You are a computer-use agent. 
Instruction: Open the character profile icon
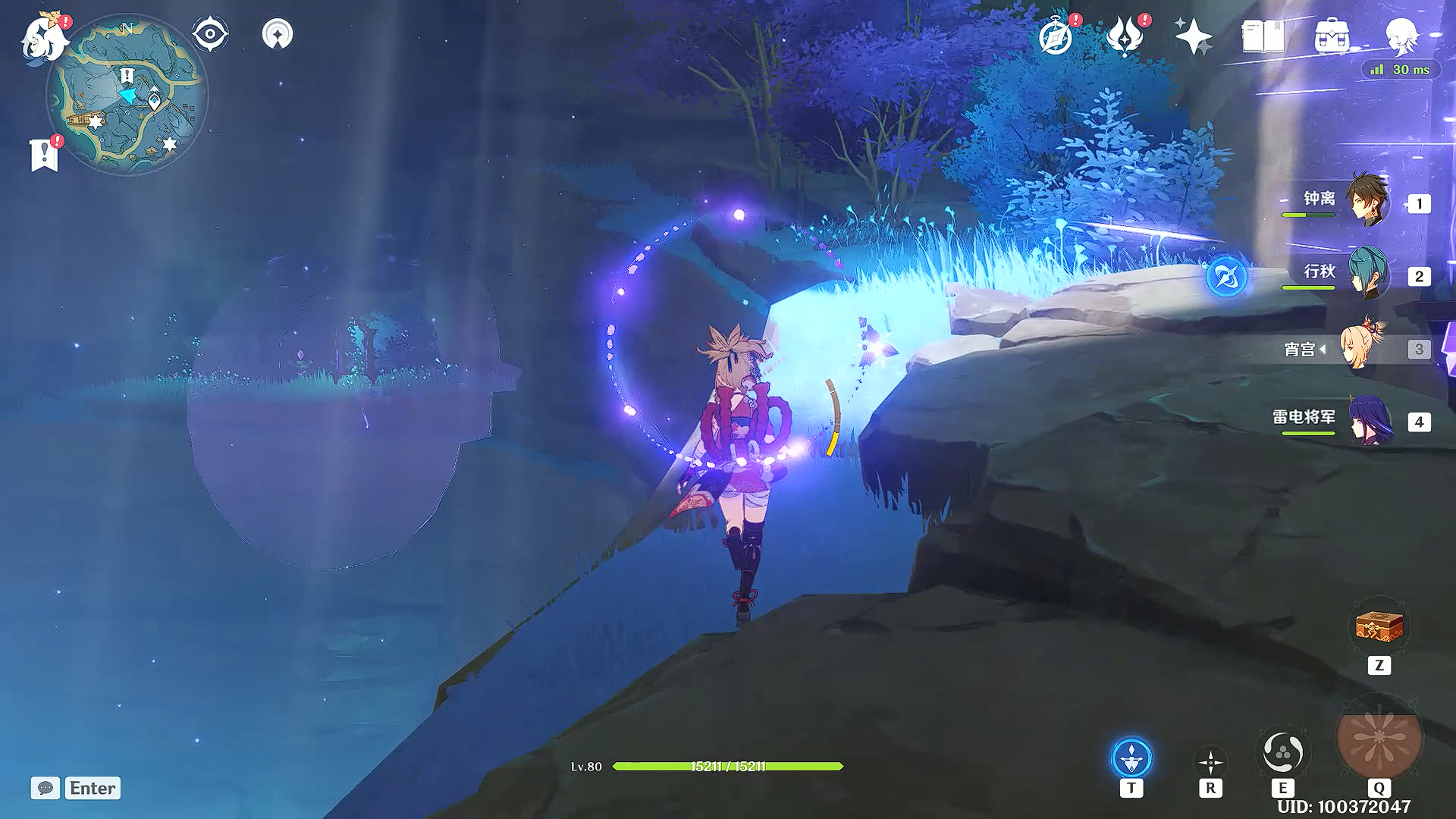[x=1401, y=36]
